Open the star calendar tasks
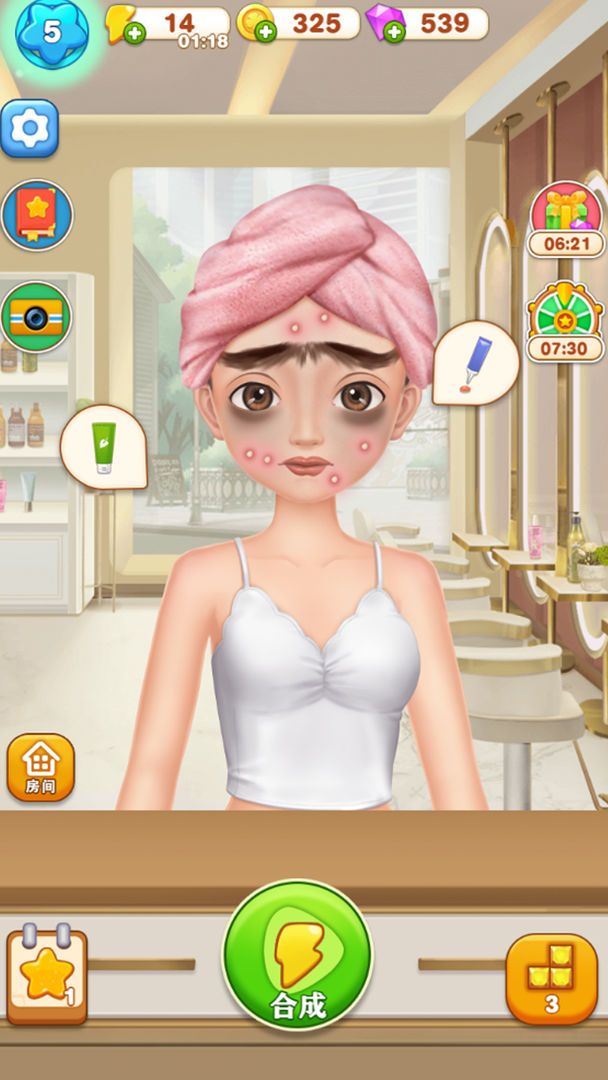 [x=47, y=973]
